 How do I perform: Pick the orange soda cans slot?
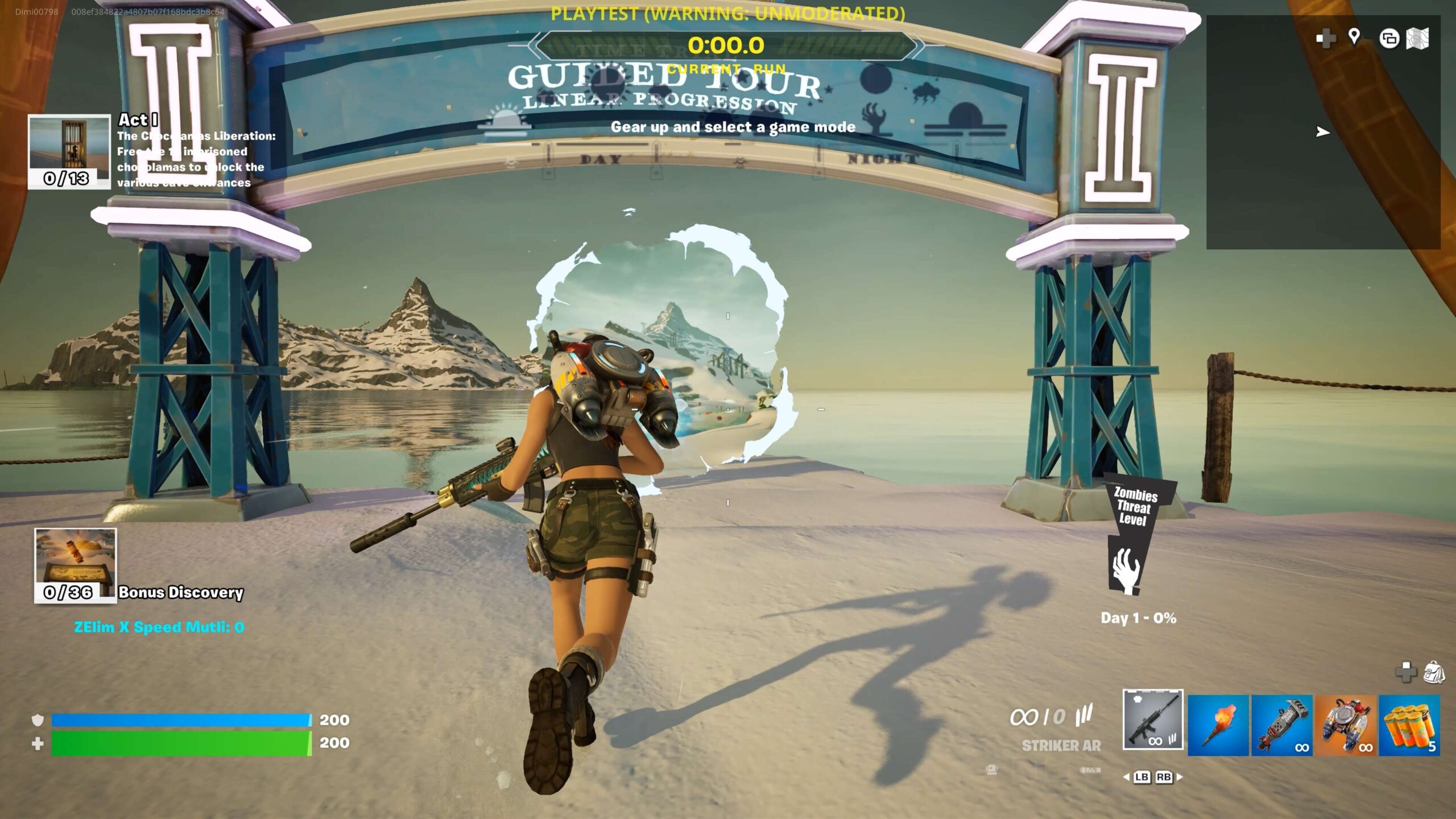(1409, 725)
